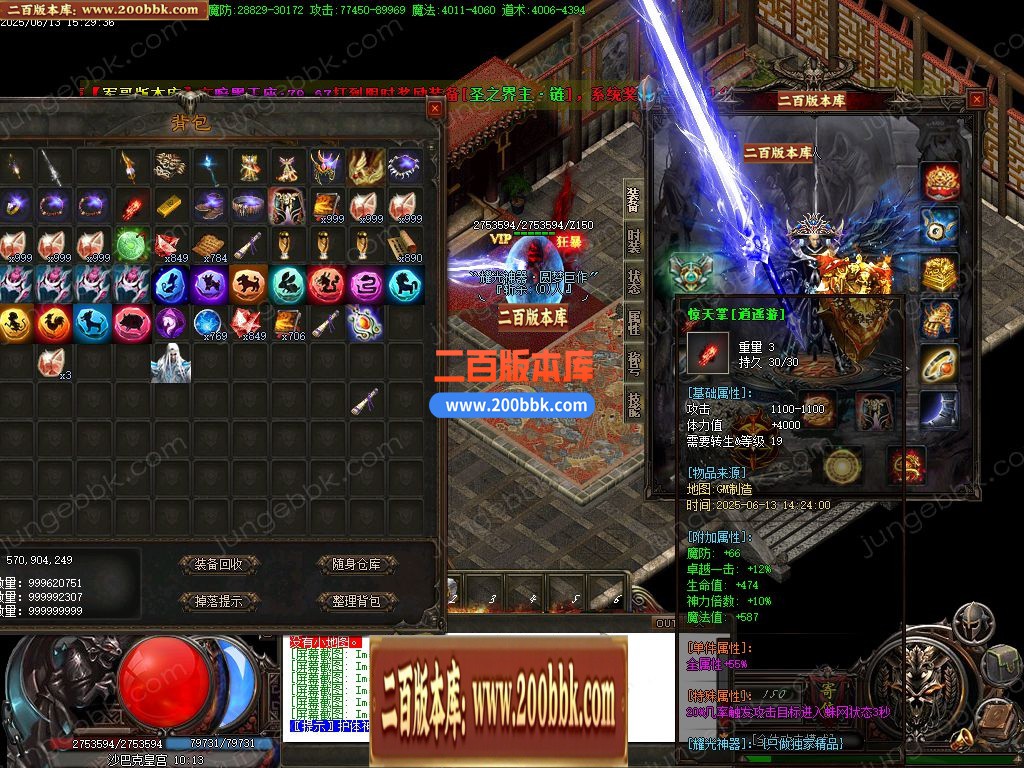Select the 状态 status tab
The width and height of the screenshot is (1024, 768).
tap(633, 281)
